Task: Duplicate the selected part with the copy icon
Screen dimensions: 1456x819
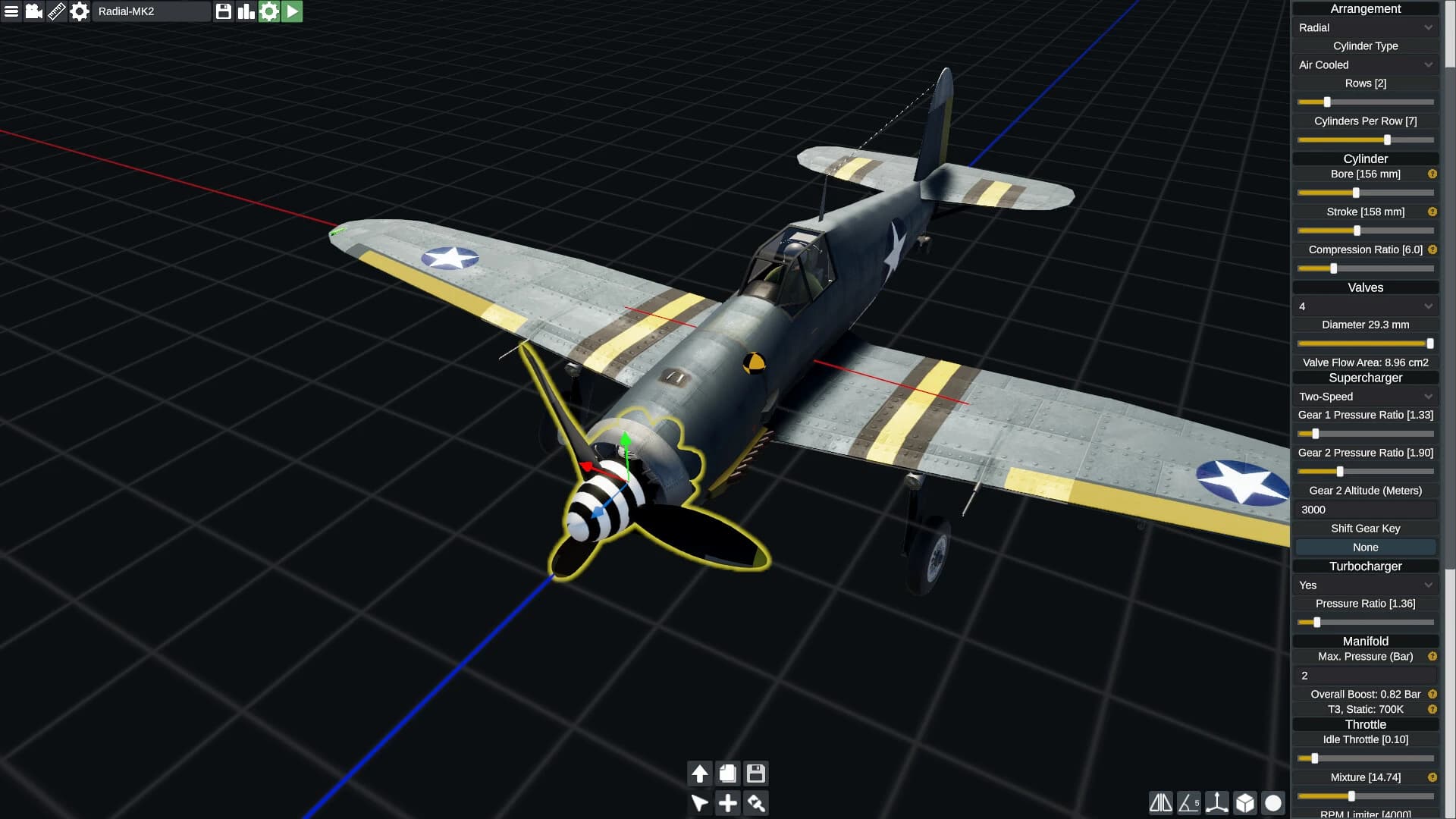Action: click(727, 773)
